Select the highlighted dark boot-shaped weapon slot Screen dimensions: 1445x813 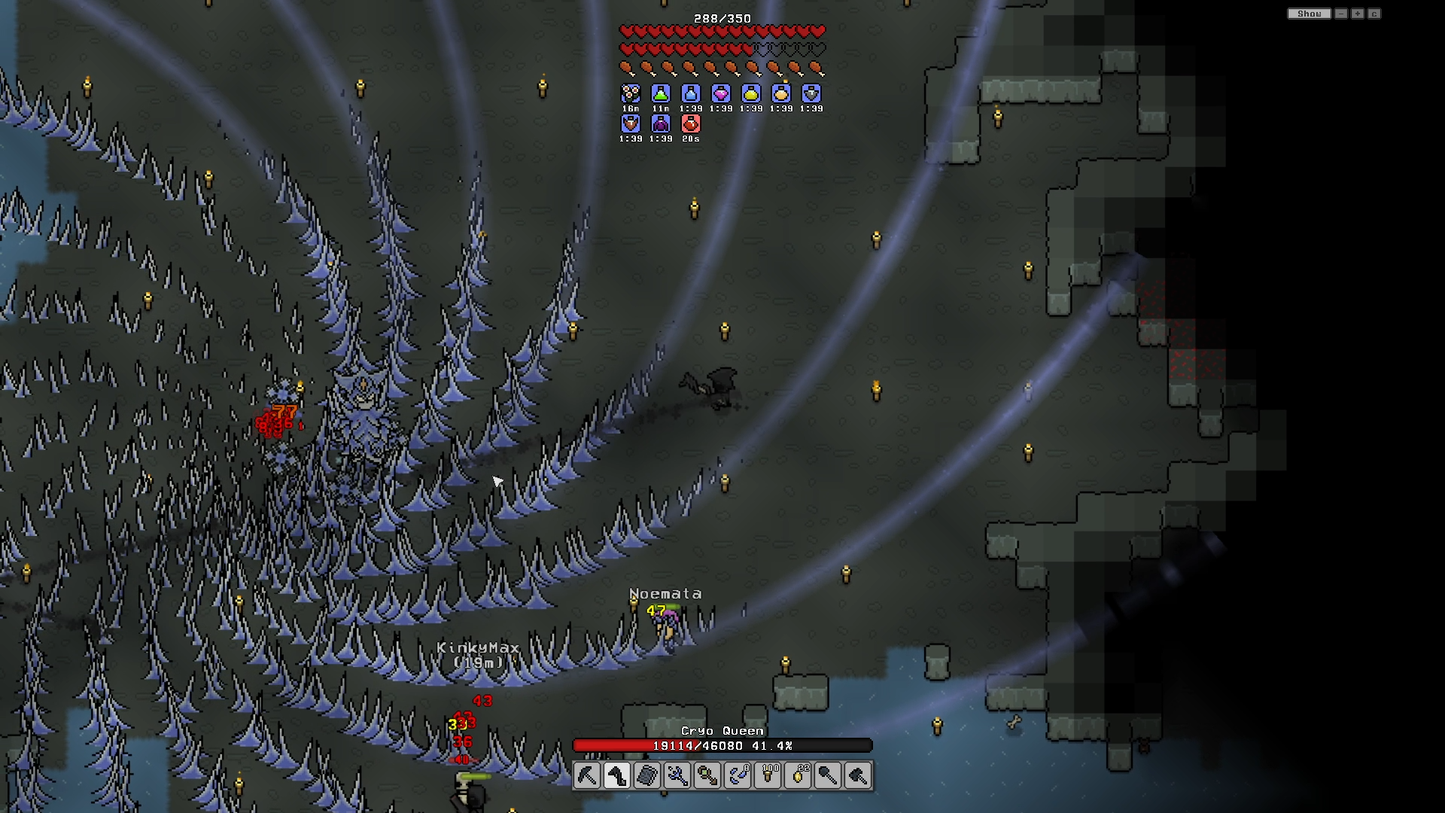coord(617,776)
